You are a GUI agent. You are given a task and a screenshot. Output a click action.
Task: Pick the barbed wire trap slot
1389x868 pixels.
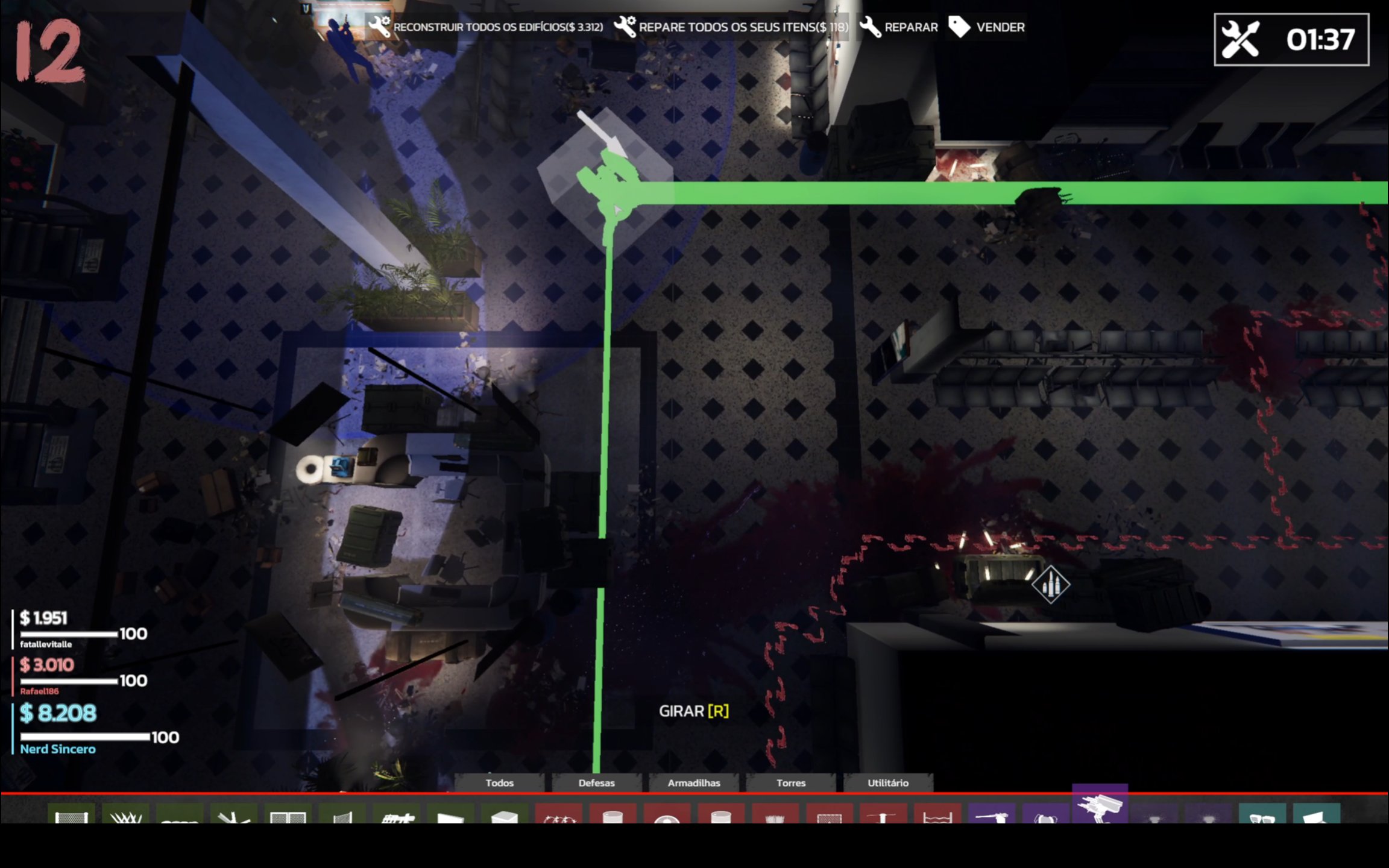click(x=559, y=815)
